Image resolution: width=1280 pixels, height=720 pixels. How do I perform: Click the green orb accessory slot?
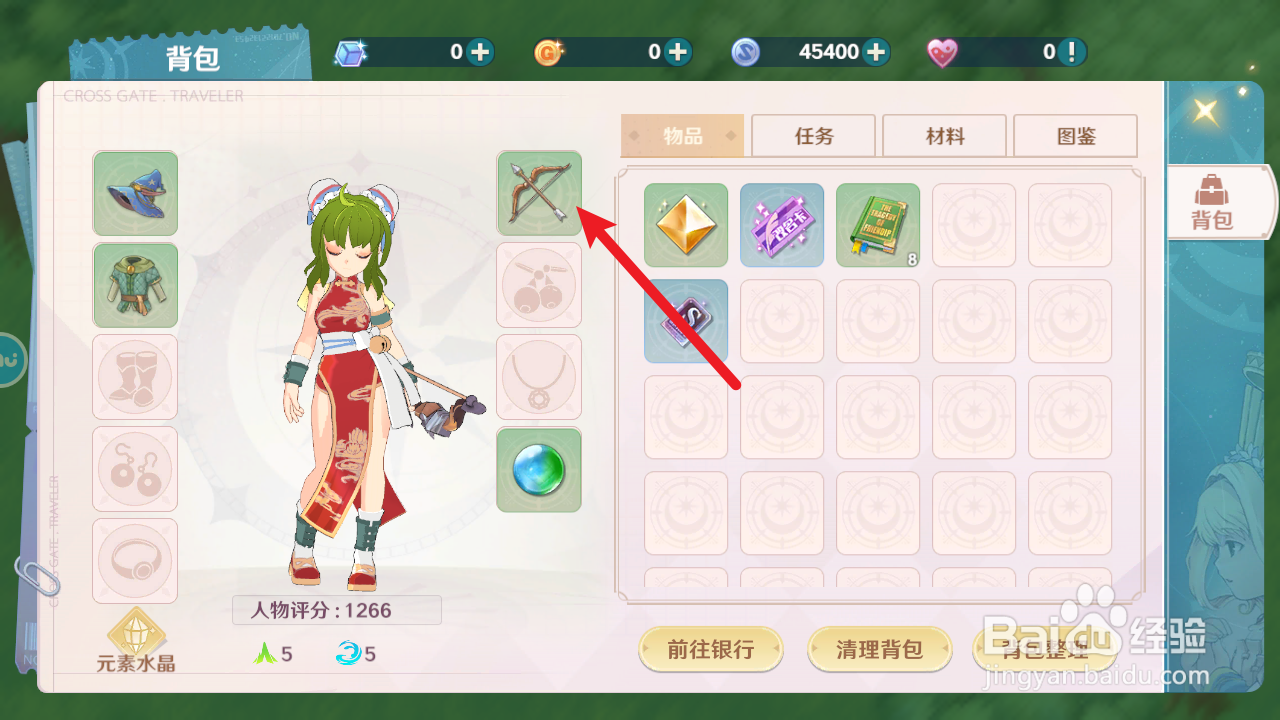(539, 469)
